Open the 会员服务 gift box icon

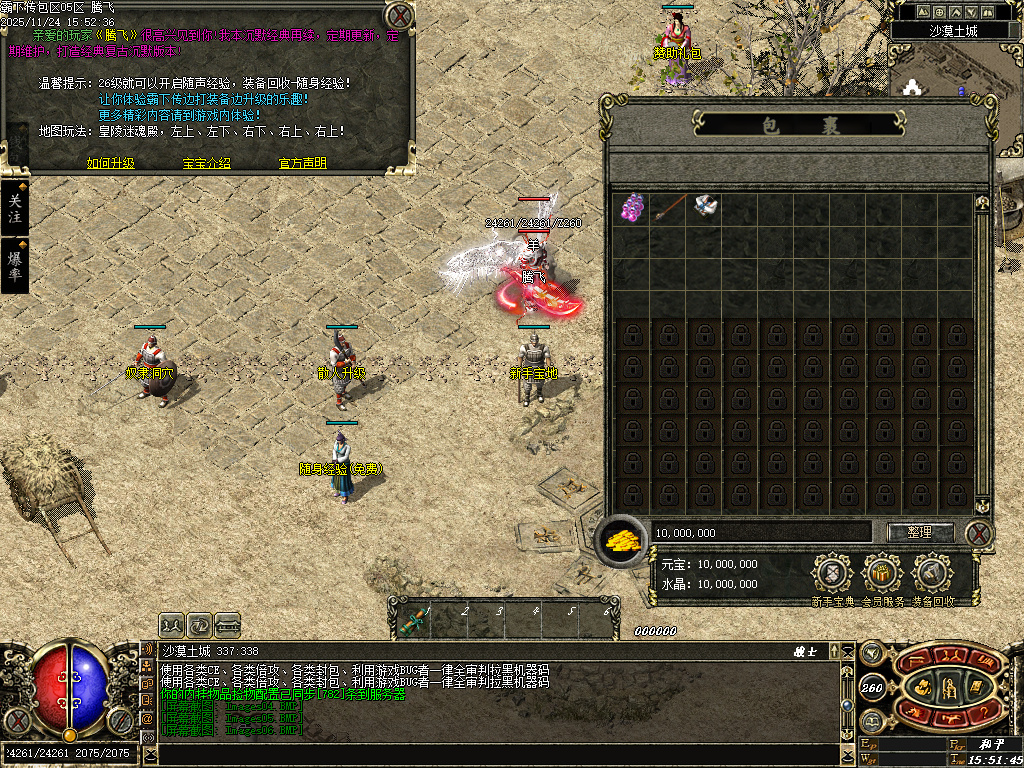882,574
